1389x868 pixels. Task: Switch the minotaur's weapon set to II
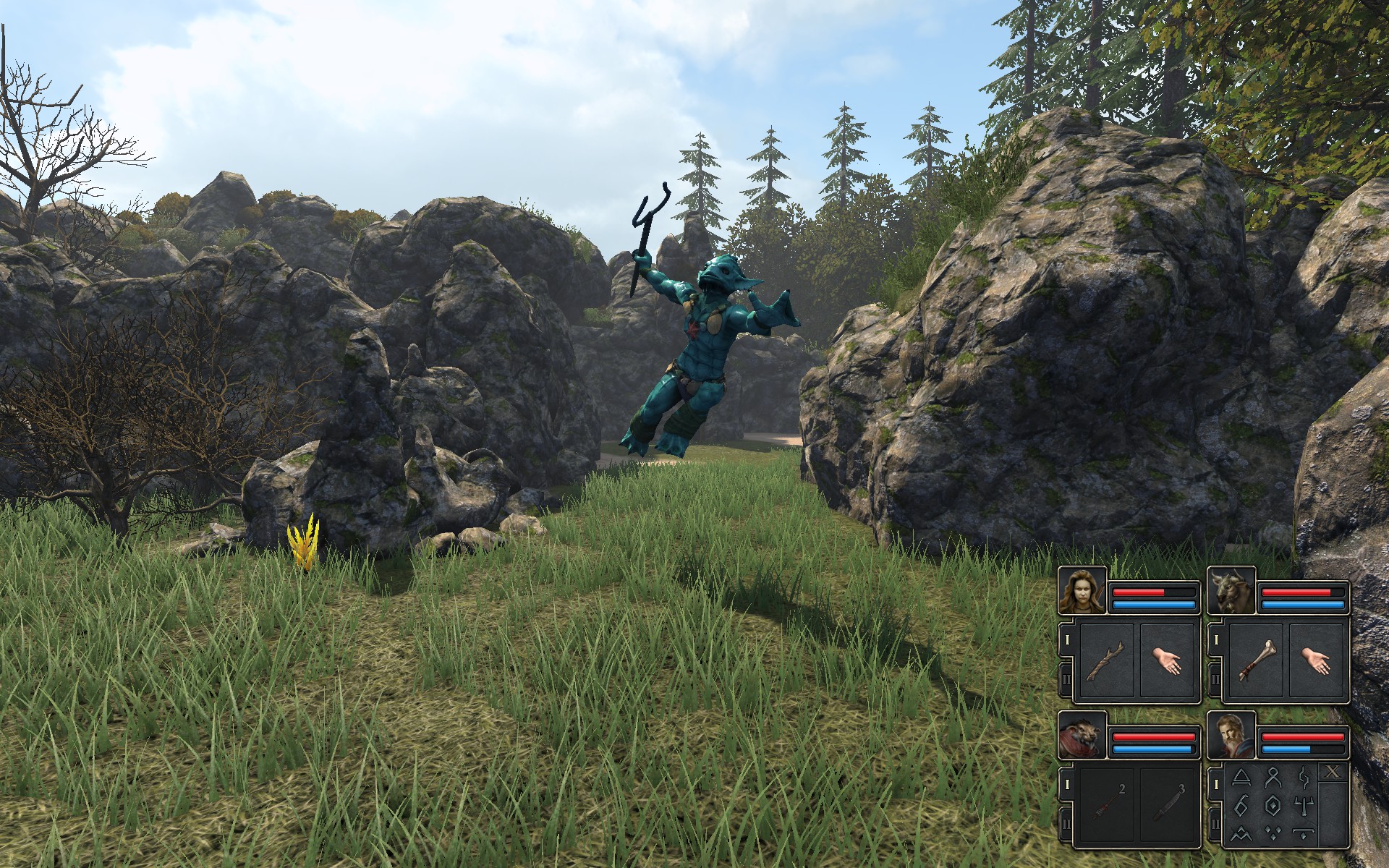1215,680
